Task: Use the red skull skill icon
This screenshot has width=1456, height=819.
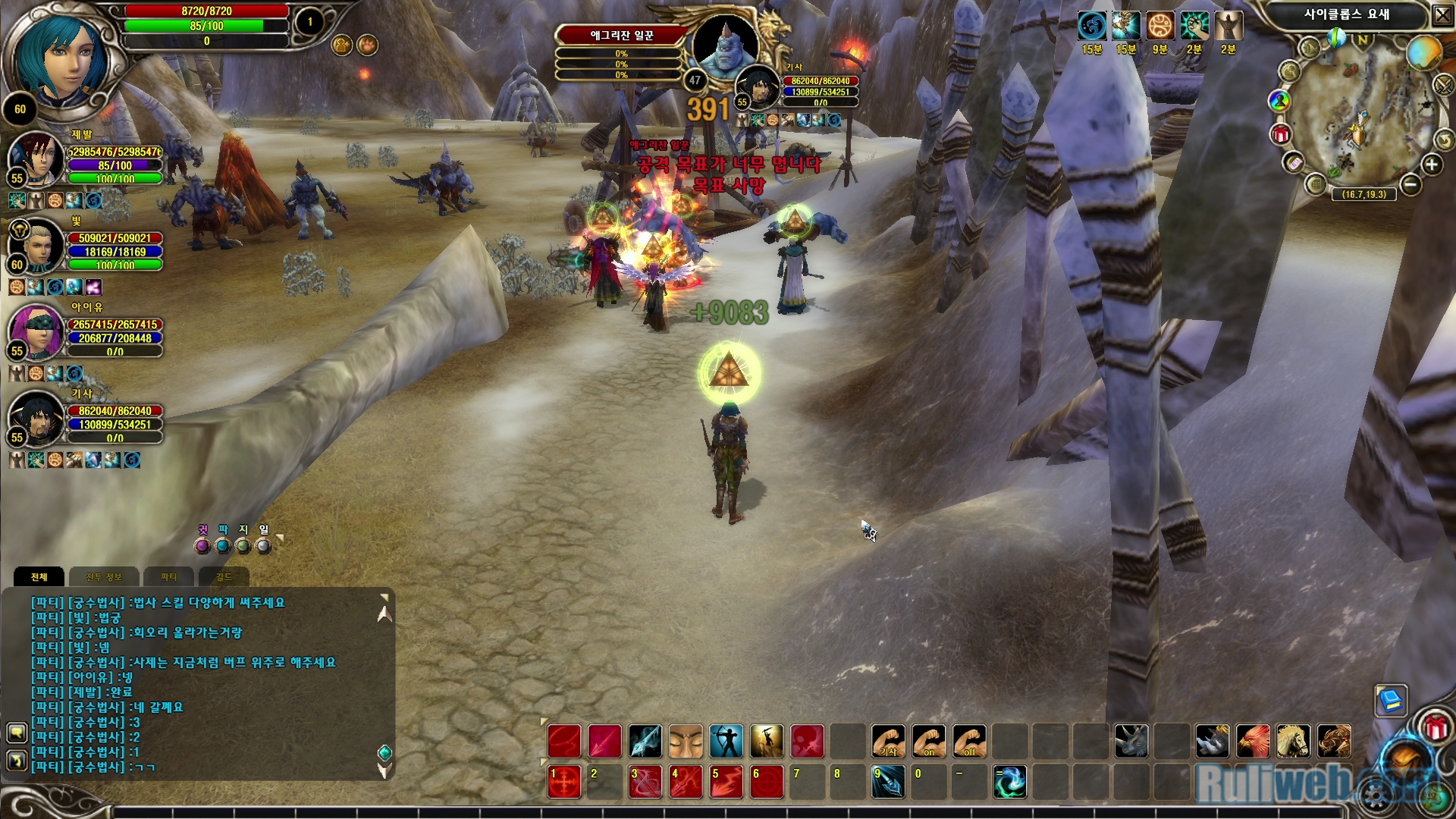Action: [x=808, y=741]
